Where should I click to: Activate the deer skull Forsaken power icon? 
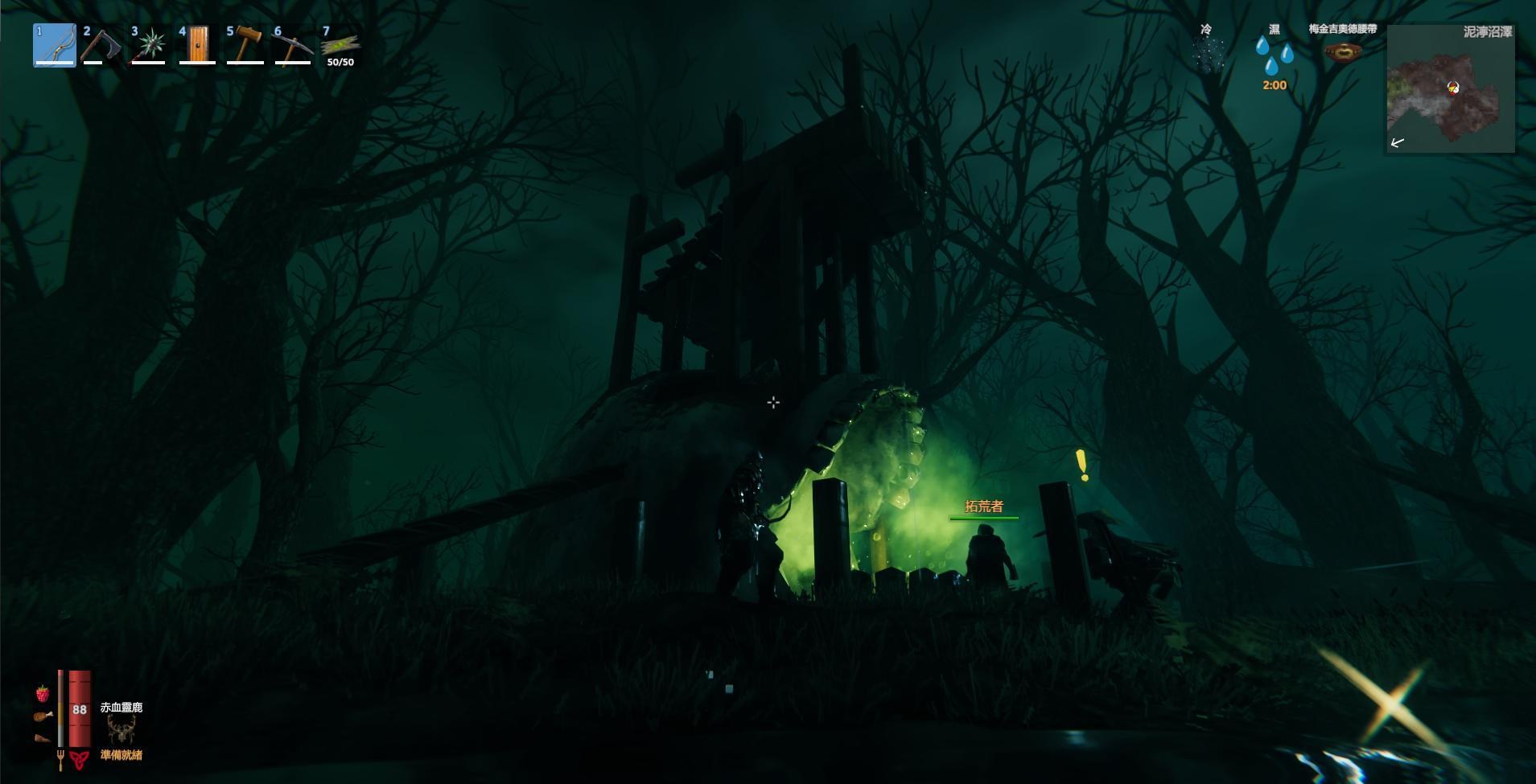coord(121,730)
